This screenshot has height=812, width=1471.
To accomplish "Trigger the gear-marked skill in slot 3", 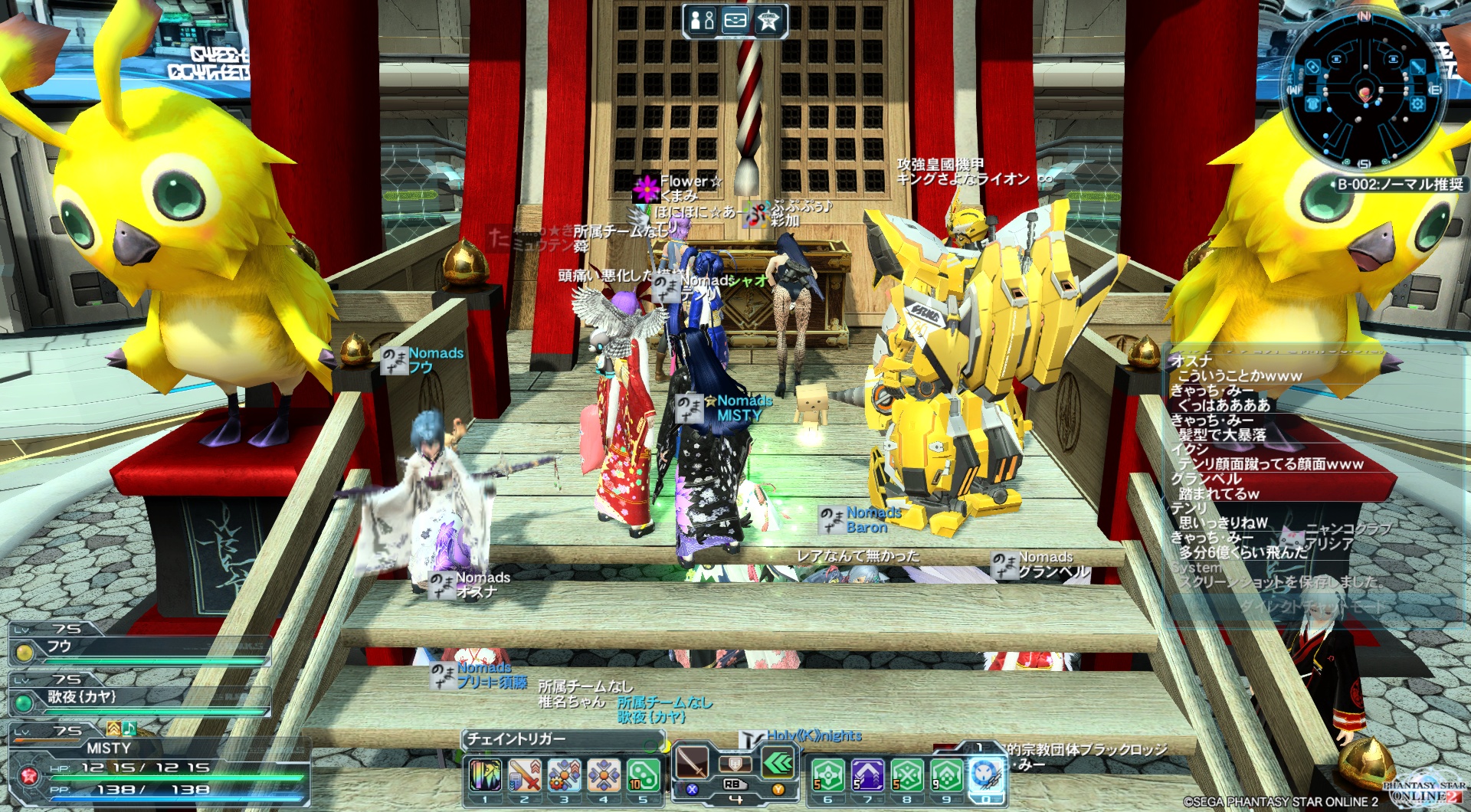I will coord(564,775).
